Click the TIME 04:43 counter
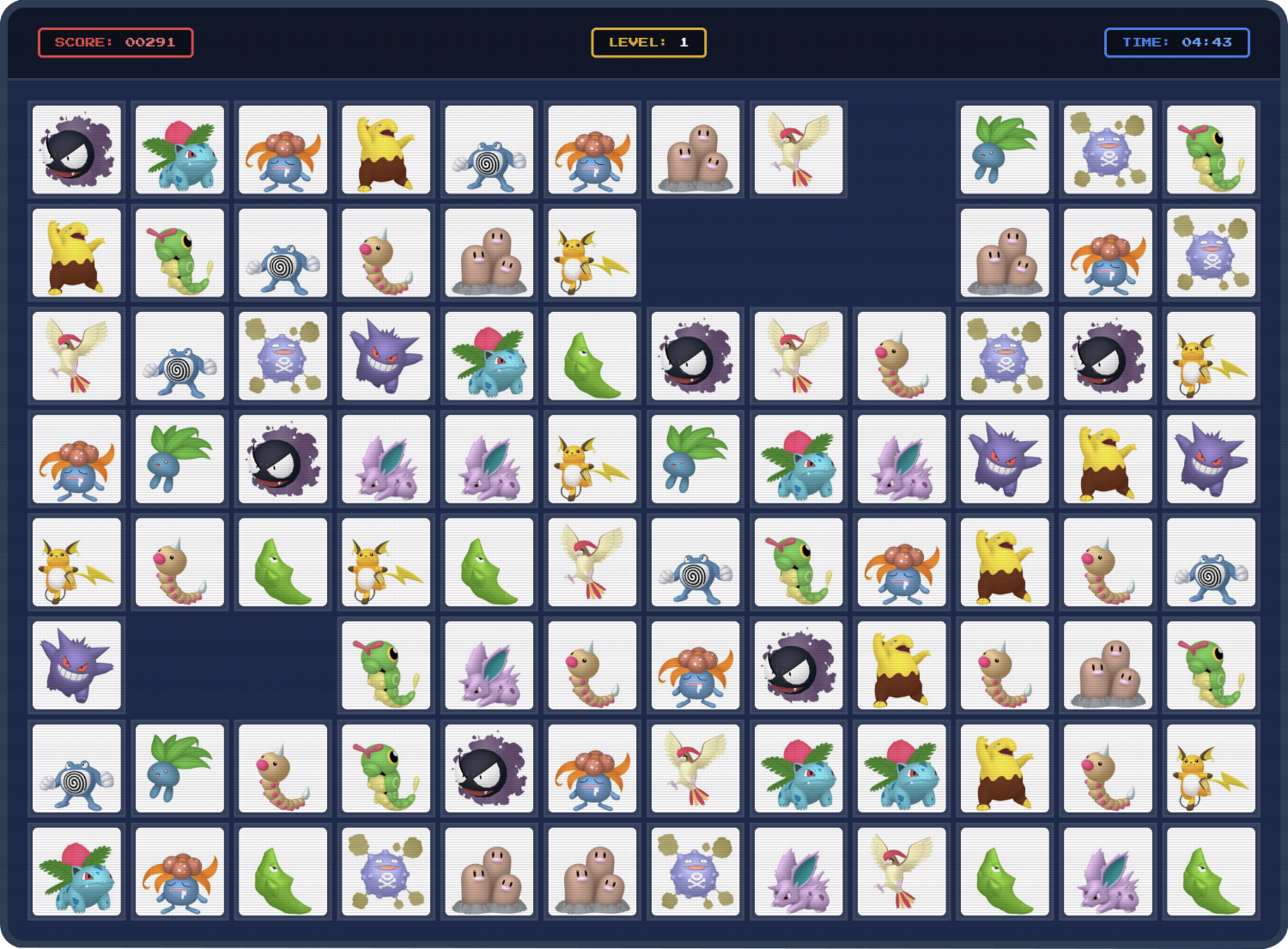 click(1176, 42)
